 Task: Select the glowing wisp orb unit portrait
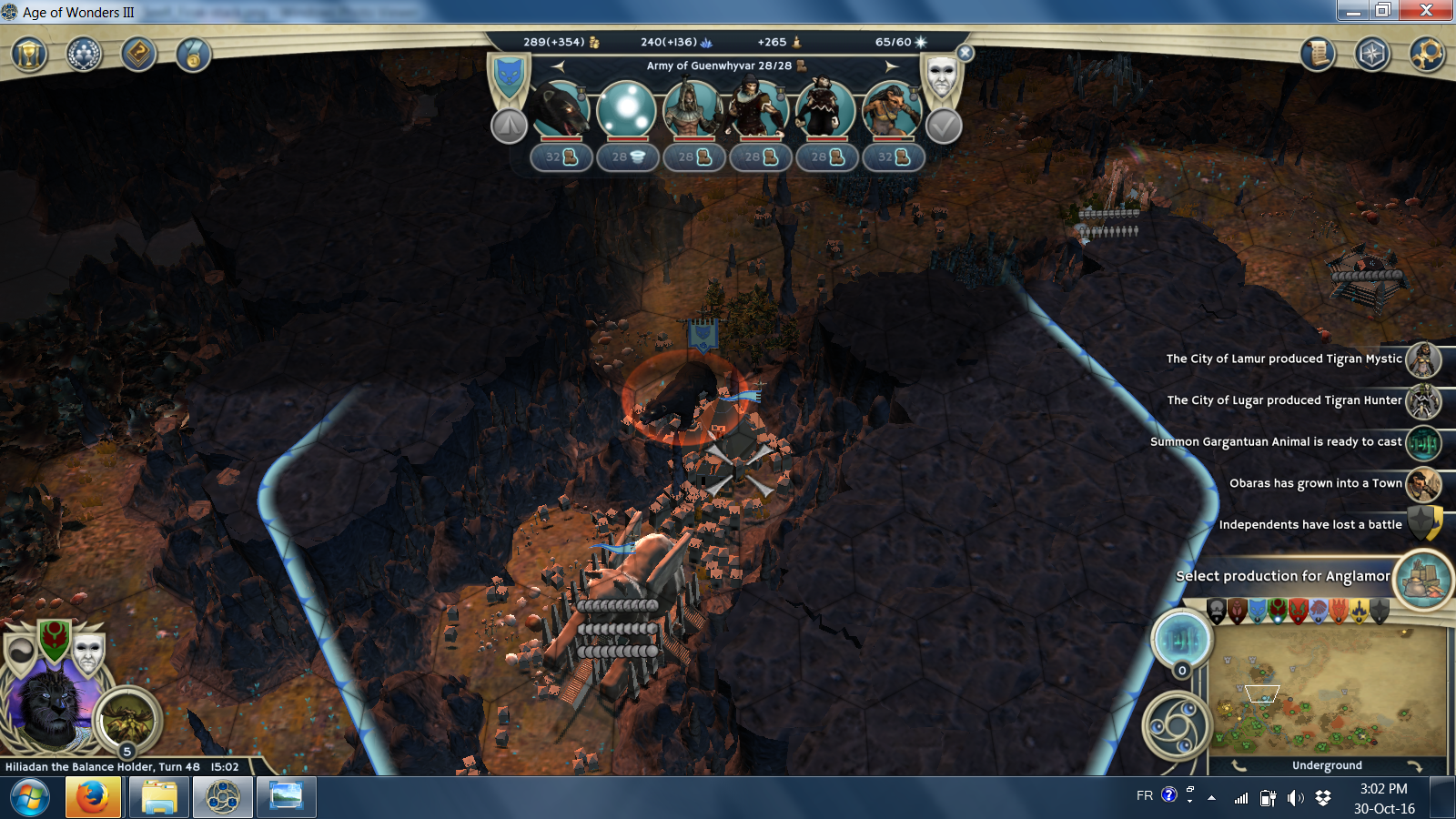click(626, 111)
